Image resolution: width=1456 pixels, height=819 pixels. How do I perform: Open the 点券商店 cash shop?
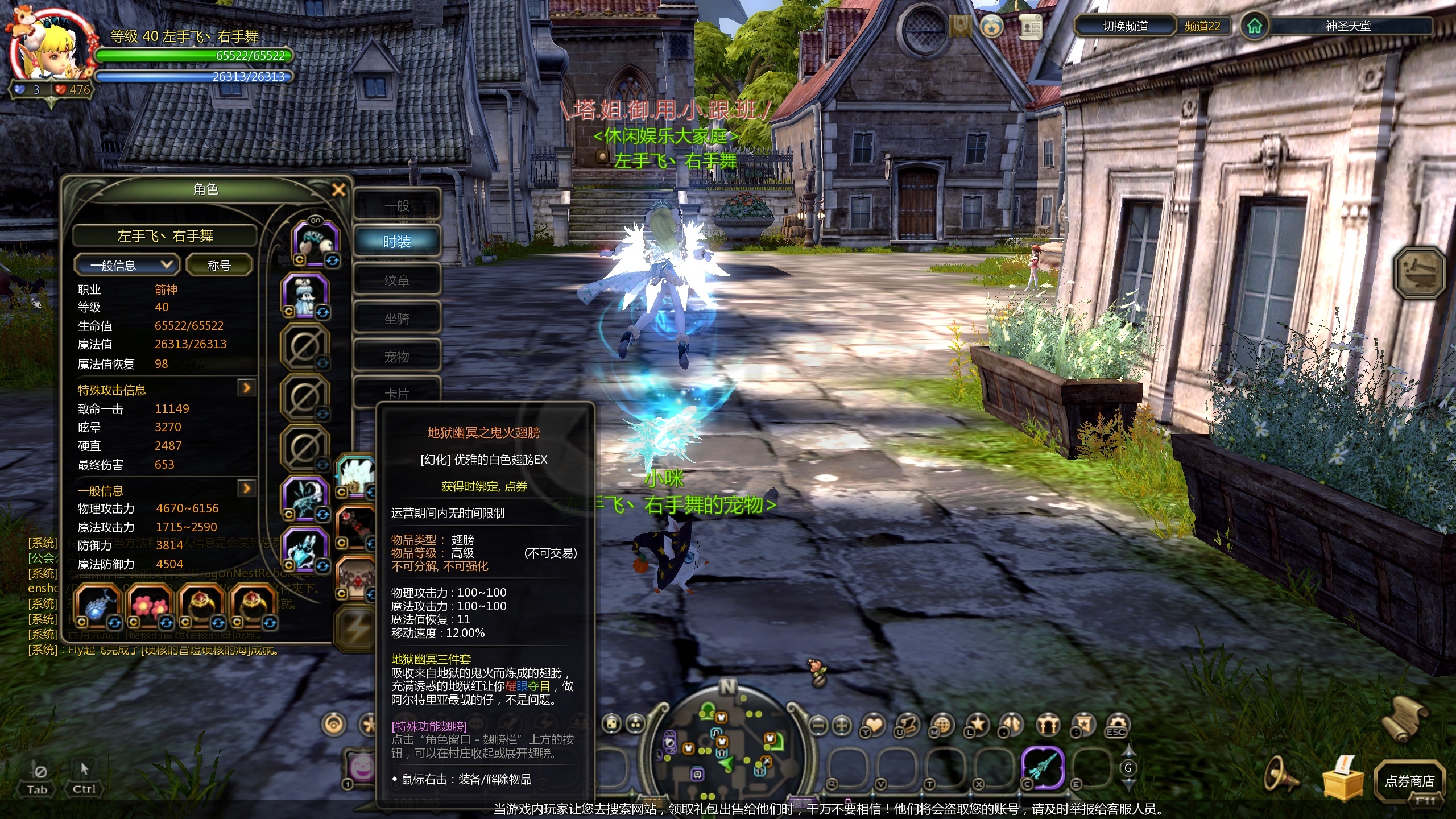1409,781
